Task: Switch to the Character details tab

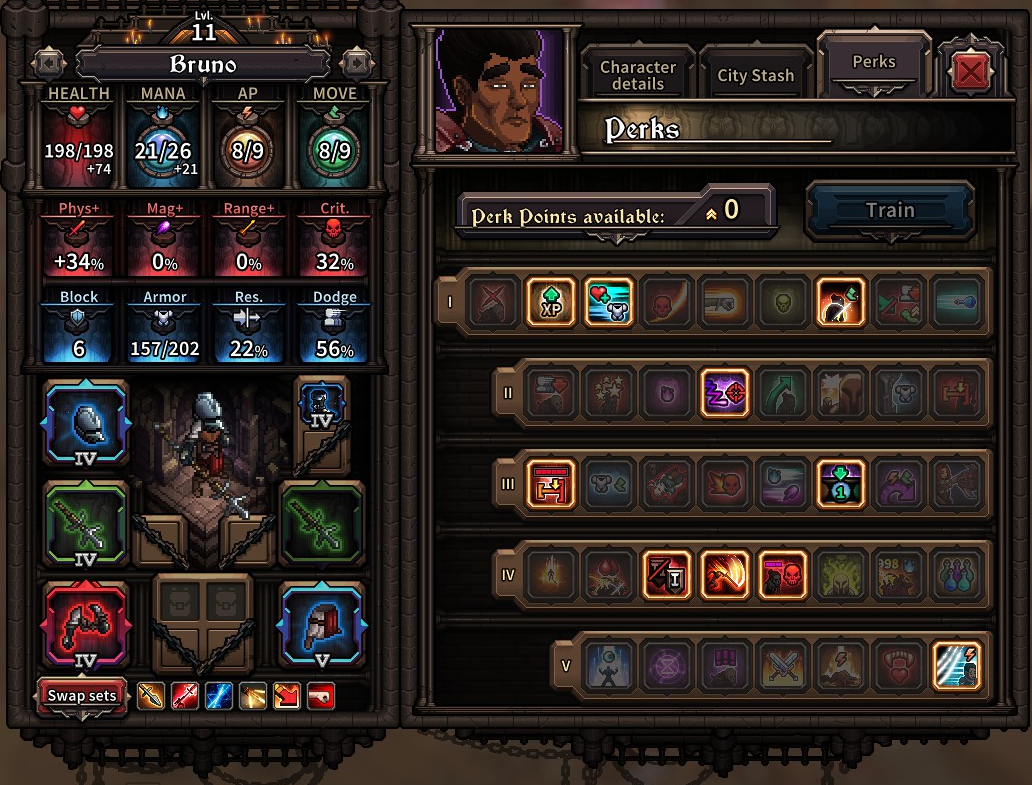Action: click(637, 75)
